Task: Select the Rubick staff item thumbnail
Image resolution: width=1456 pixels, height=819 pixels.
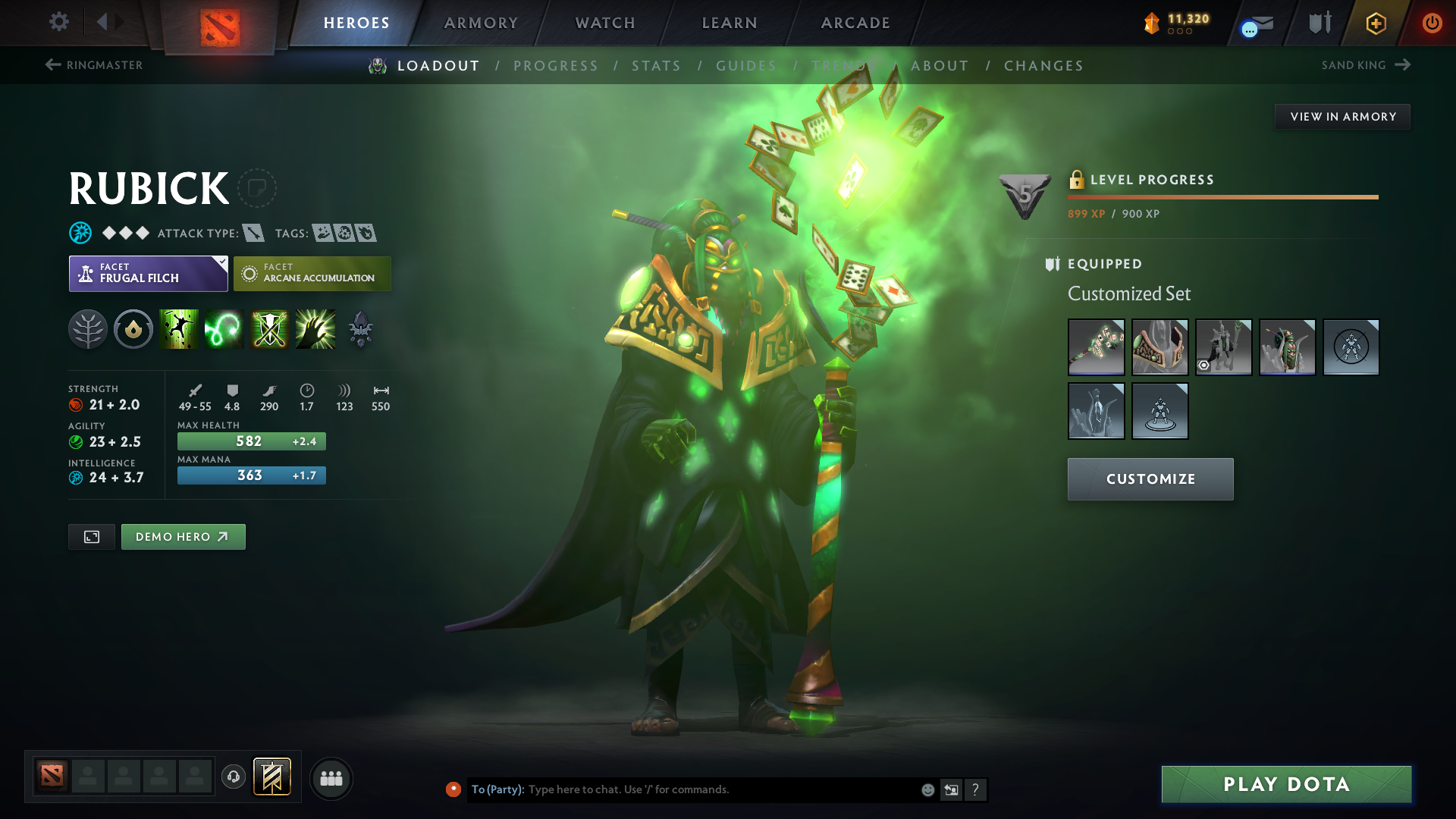Action: (1097, 347)
